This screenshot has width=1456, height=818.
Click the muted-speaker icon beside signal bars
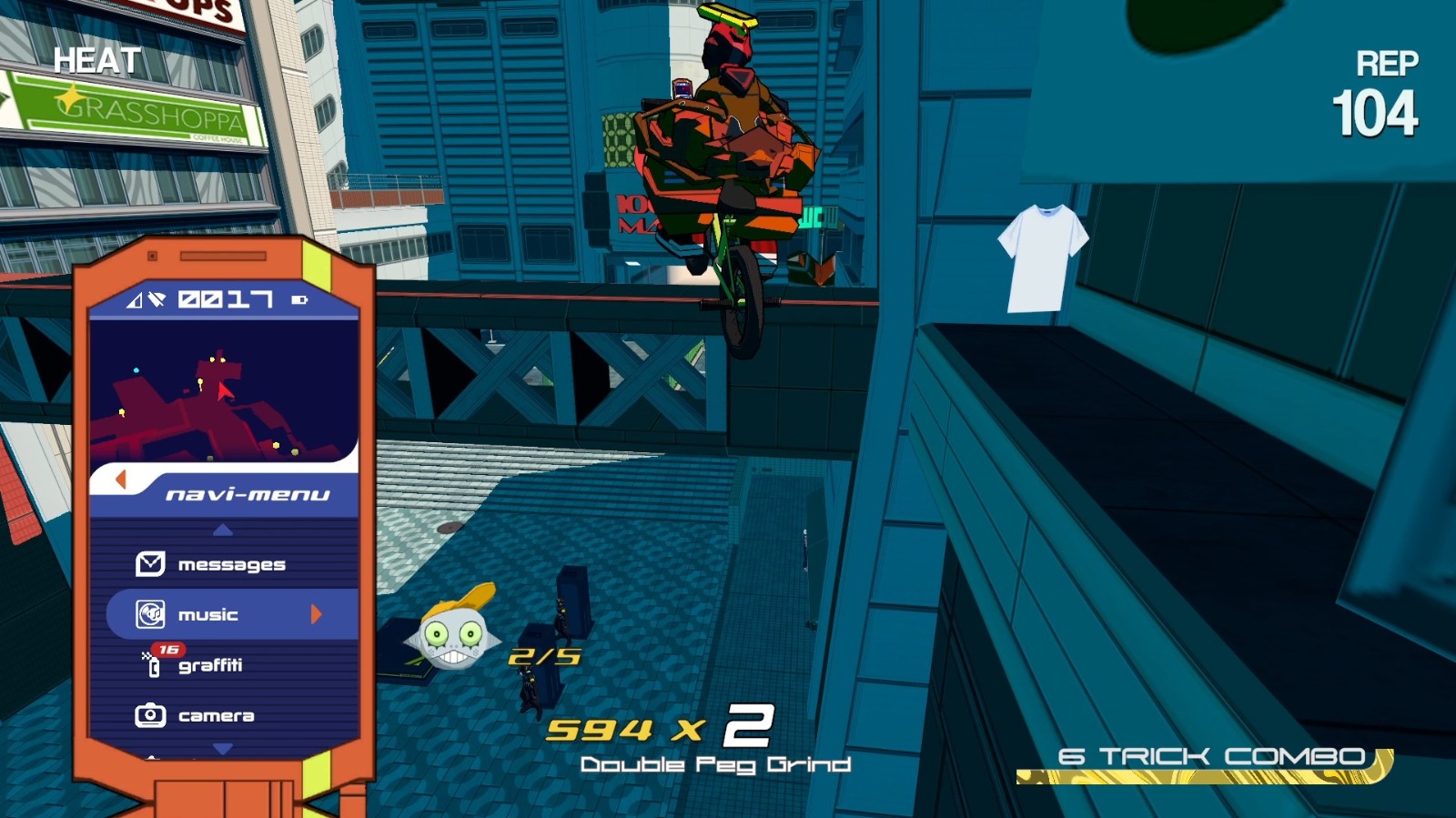(157, 299)
